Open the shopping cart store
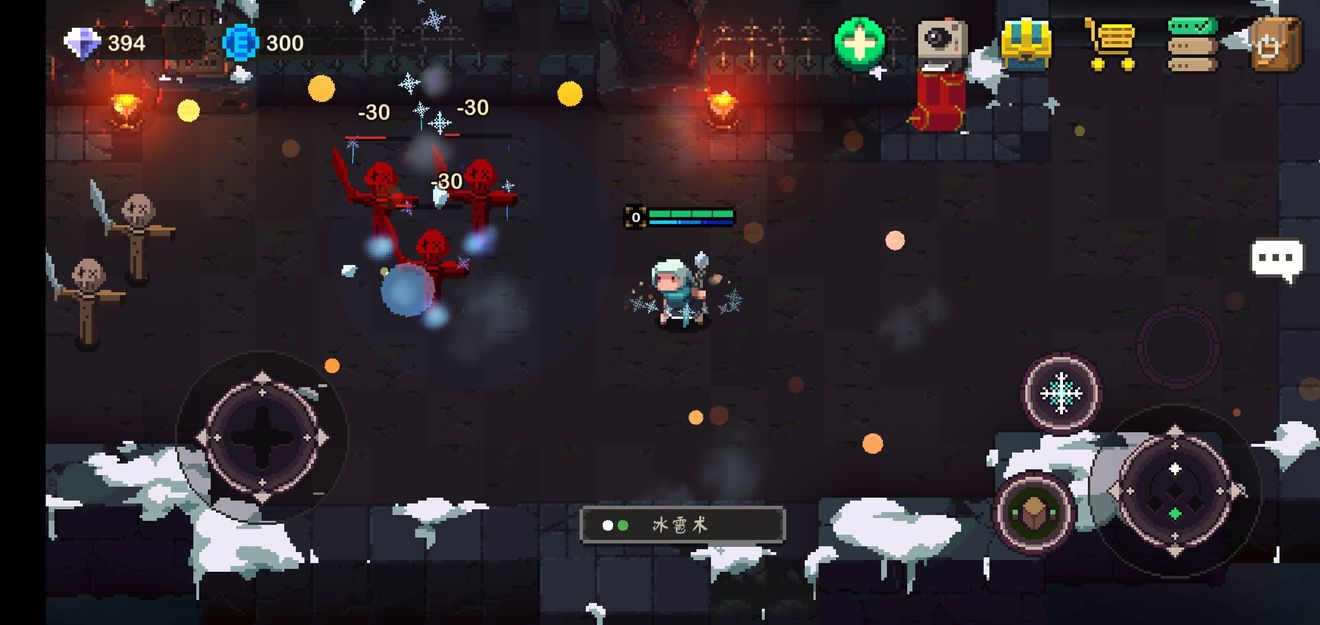This screenshot has height=625, width=1320. click(1110, 44)
